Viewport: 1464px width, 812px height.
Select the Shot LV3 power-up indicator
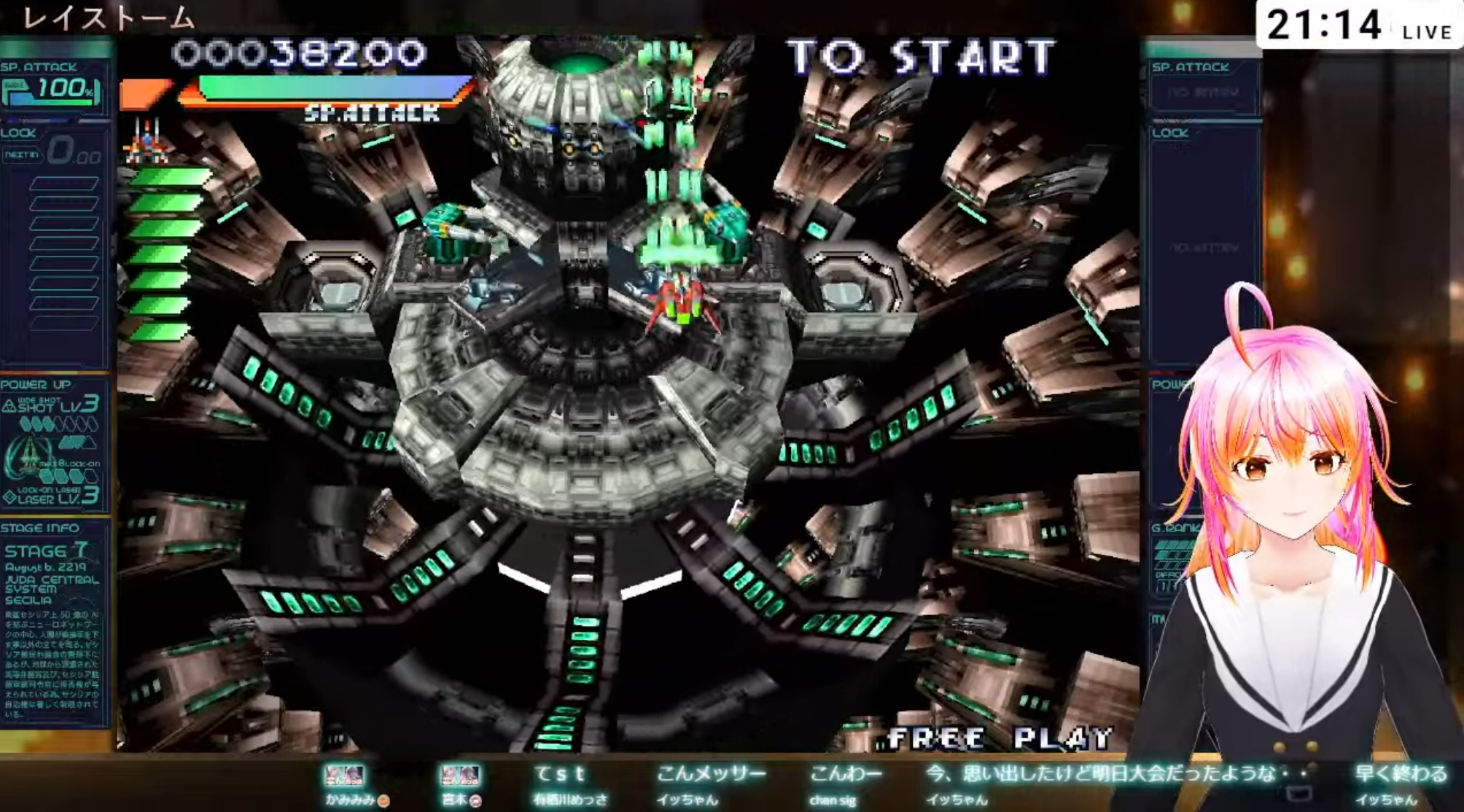51,405
